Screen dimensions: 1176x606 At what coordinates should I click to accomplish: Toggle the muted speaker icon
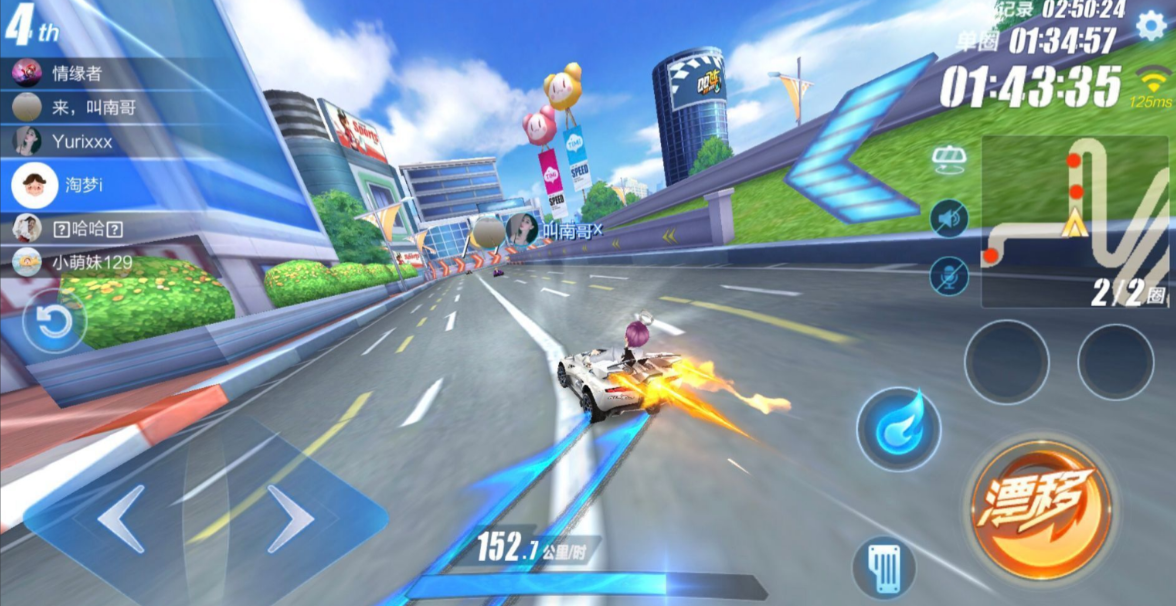pos(948,218)
